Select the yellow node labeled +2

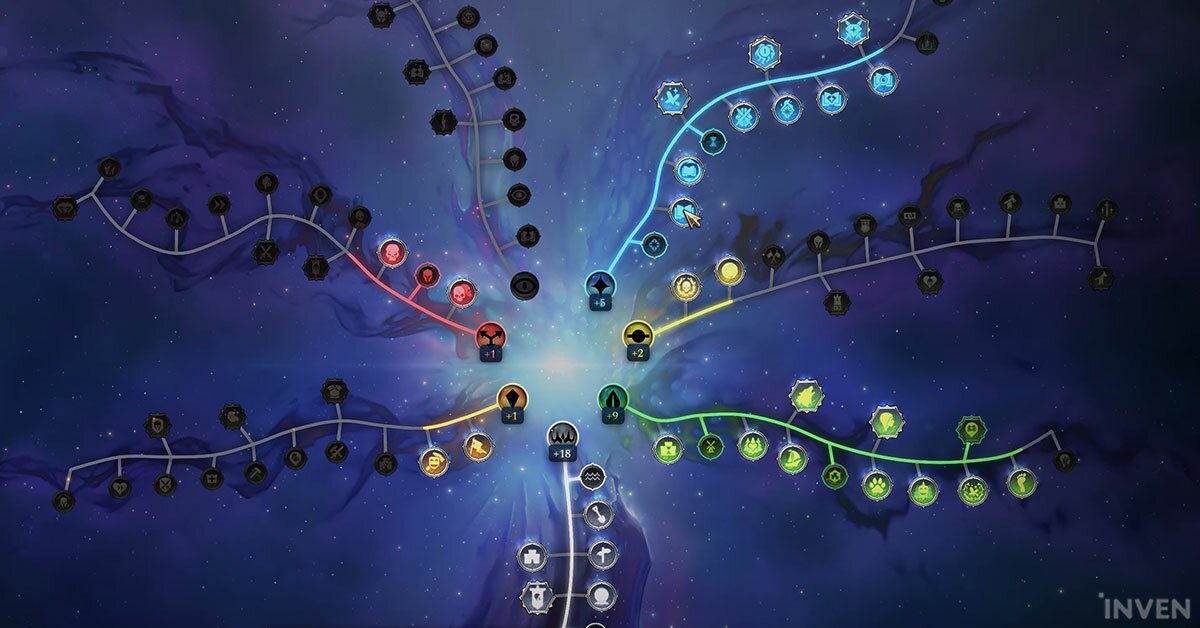tap(637, 334)
